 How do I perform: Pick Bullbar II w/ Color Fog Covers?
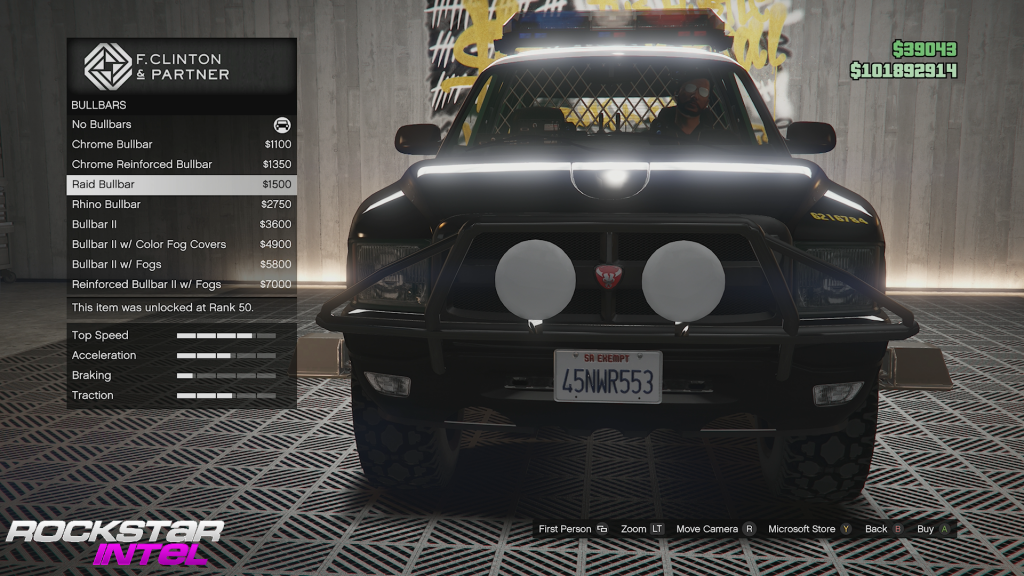[x=181, y=245]
